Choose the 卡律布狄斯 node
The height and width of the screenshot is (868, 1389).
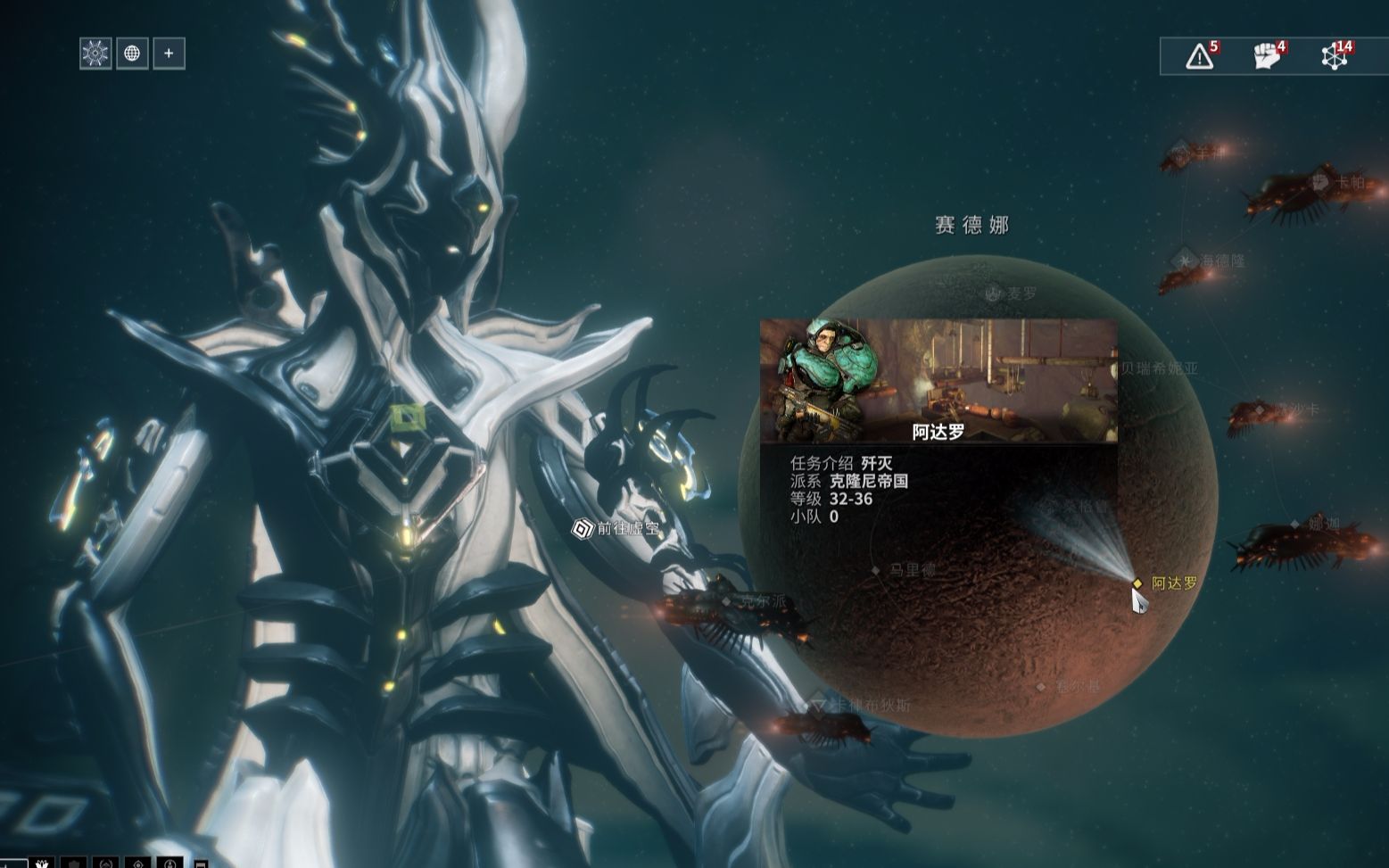(x=817, y=705)
